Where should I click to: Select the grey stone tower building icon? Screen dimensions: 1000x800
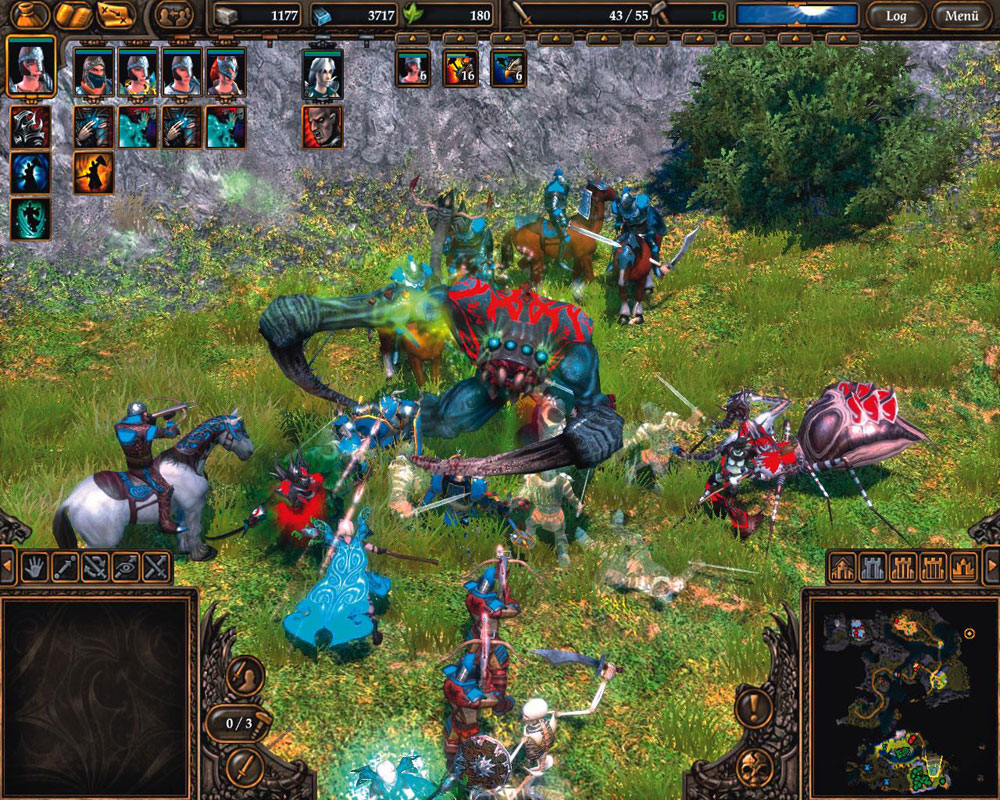pyautogui.click(x=873, y=567)
